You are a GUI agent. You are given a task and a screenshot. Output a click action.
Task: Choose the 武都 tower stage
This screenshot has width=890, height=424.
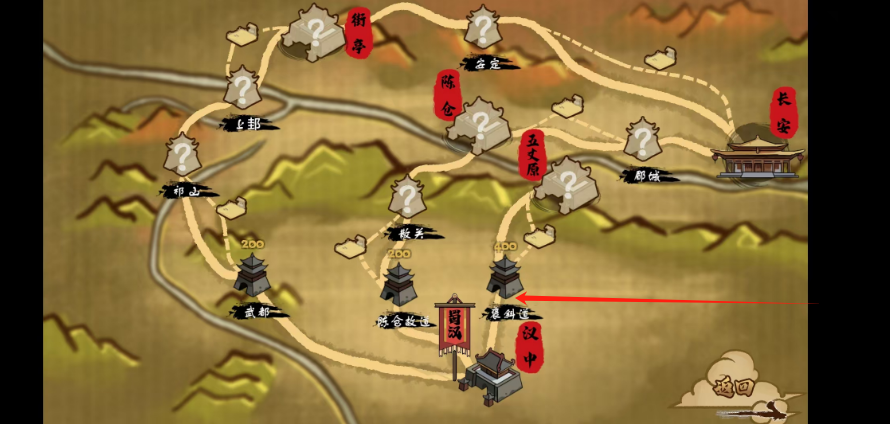point(251,275)
